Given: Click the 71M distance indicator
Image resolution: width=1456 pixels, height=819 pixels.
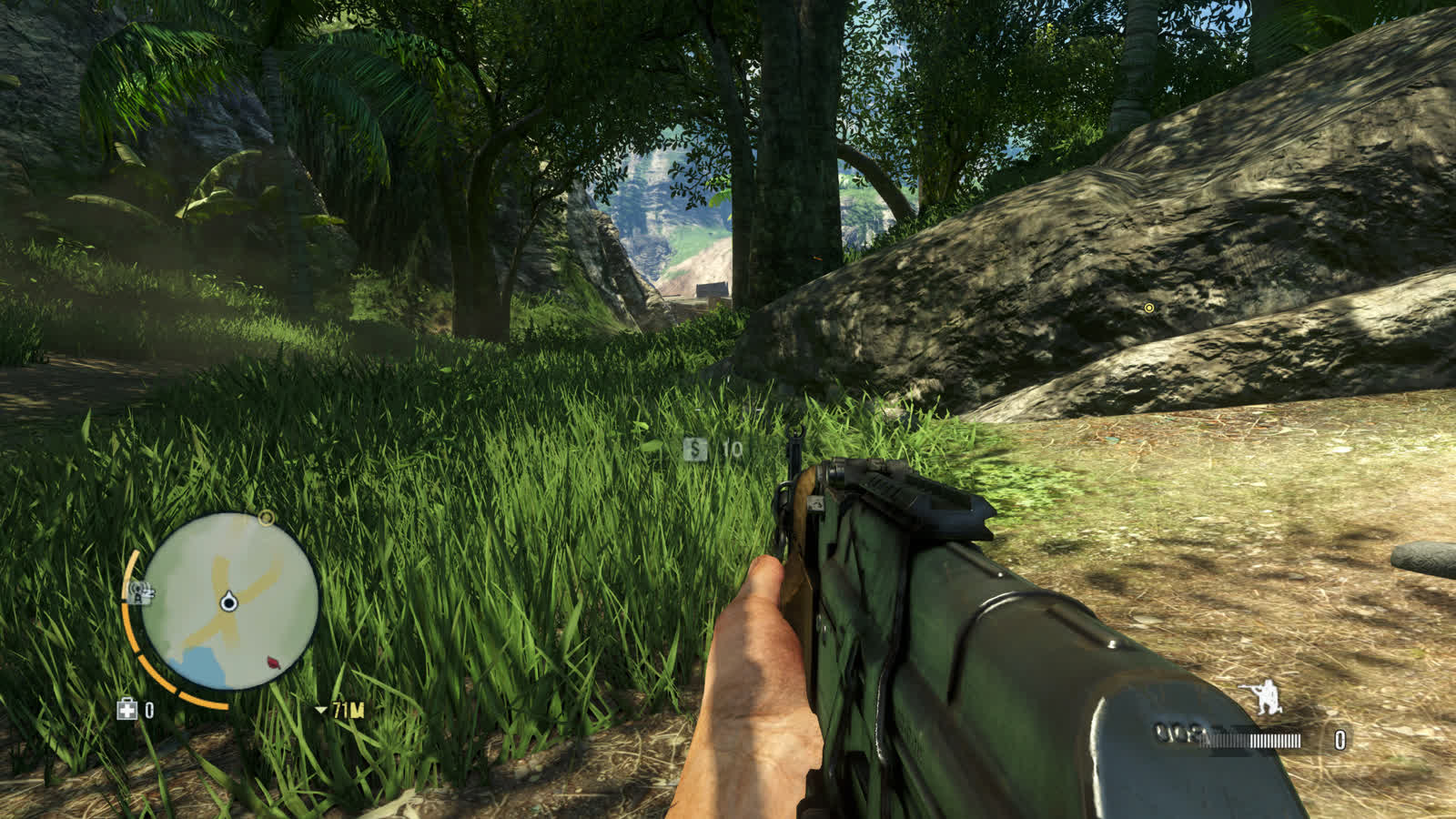Looking at the screenshot, I should click(349, 710).
